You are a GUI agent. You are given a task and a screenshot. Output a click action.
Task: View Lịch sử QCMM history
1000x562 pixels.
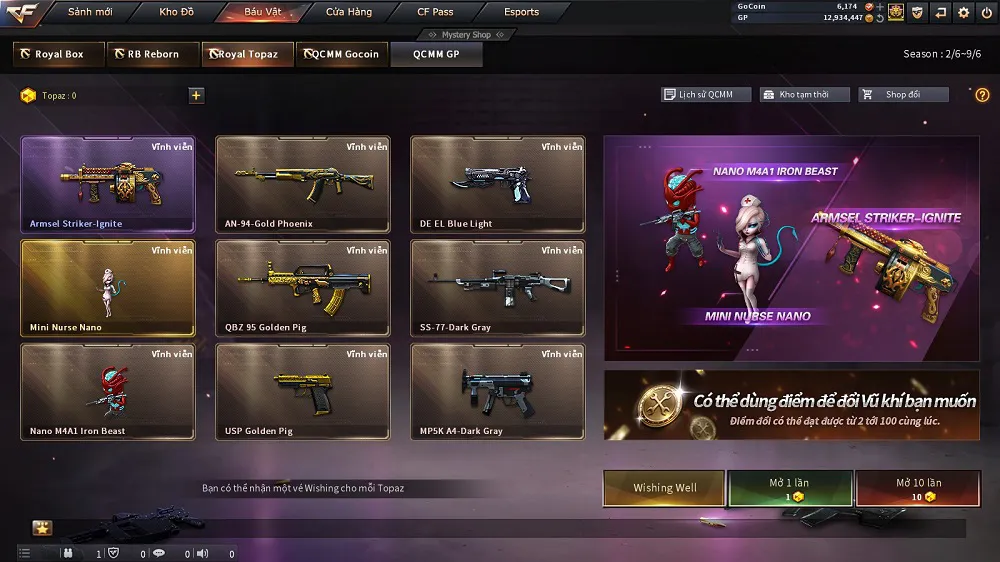coord(698,95)
